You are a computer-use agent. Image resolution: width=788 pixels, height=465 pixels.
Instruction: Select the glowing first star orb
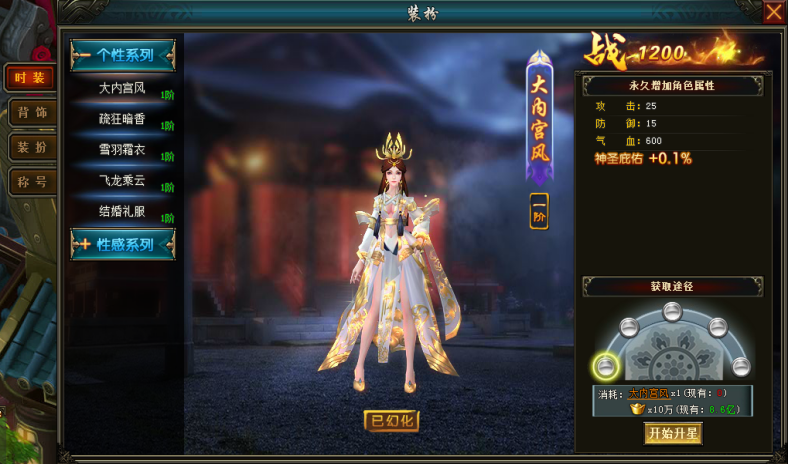pyautogui.click(x=605, y=365)
